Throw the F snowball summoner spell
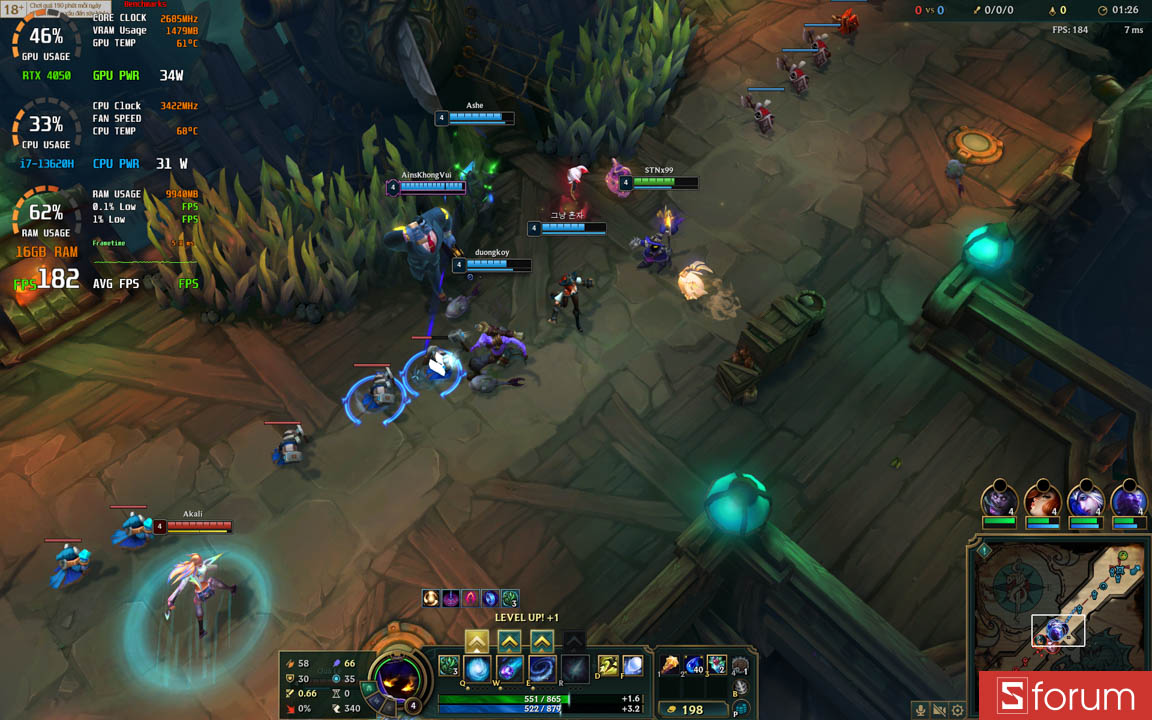Screen dimensions: 1152x720 (x=632, y=665)
